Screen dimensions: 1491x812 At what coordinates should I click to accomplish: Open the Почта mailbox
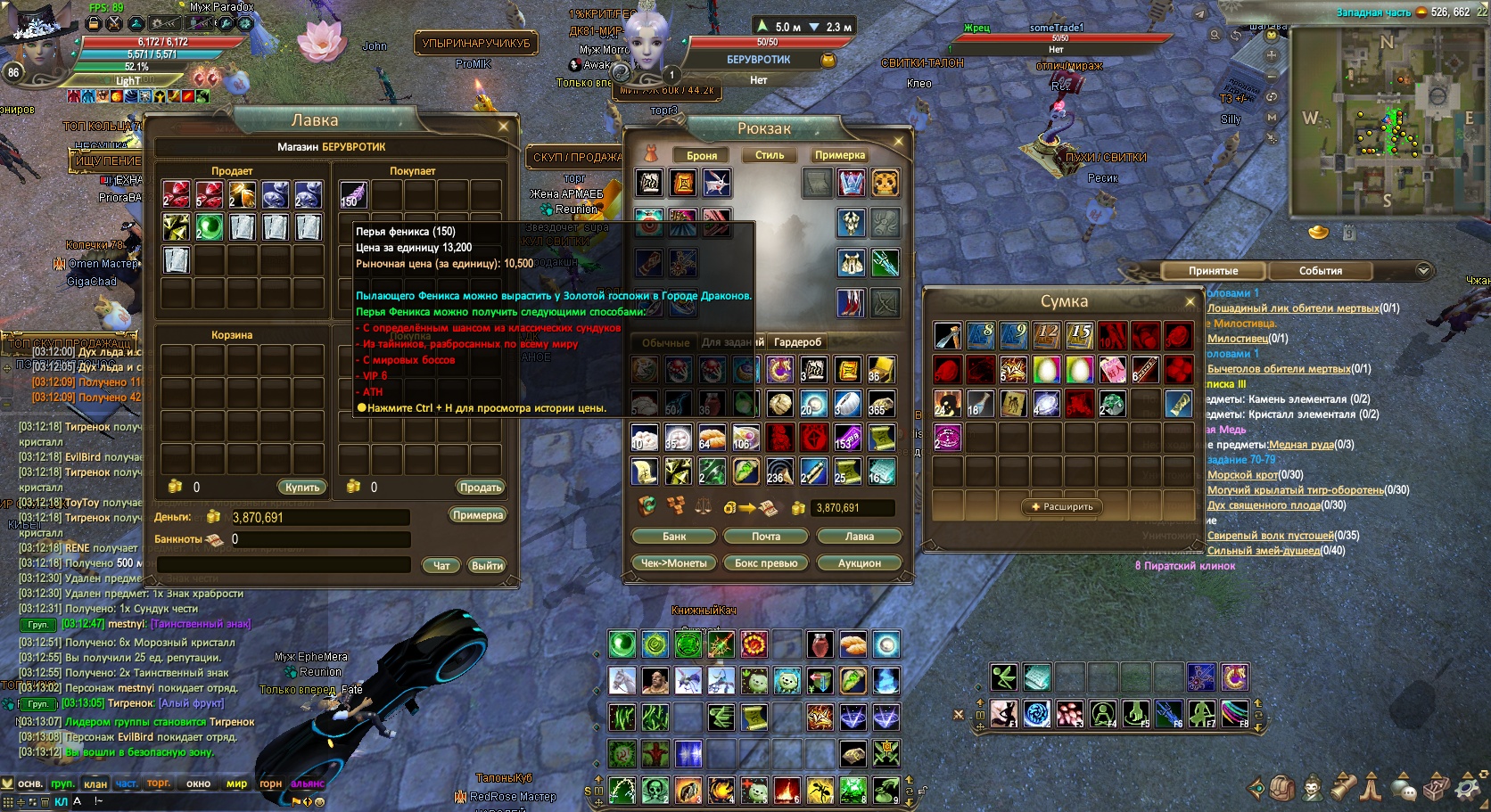coord(766,537)
